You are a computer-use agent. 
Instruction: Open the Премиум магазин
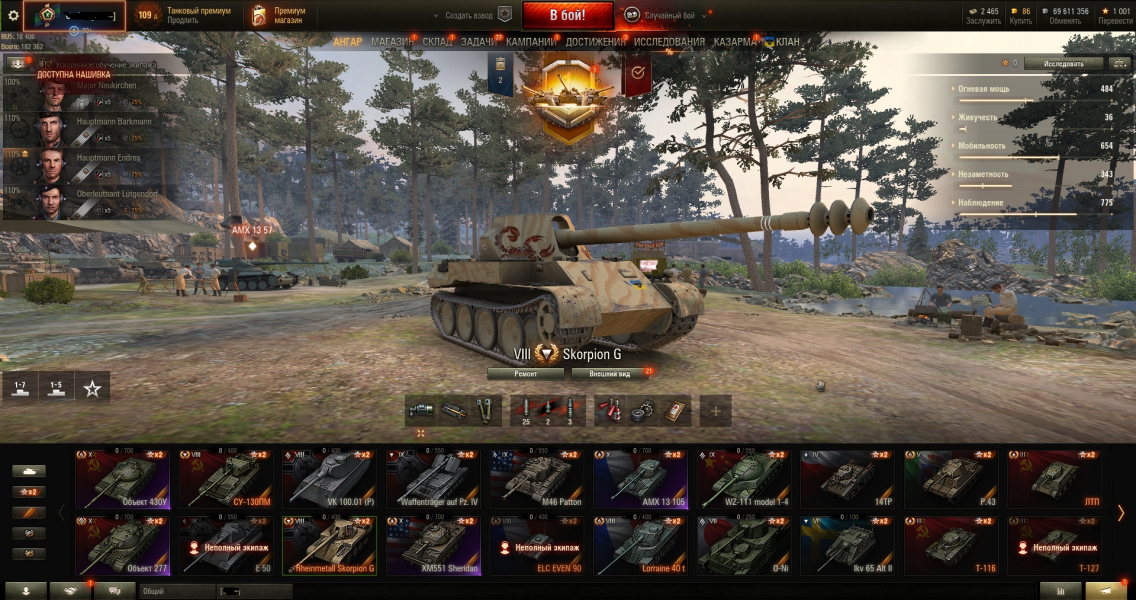click(279, 15)
